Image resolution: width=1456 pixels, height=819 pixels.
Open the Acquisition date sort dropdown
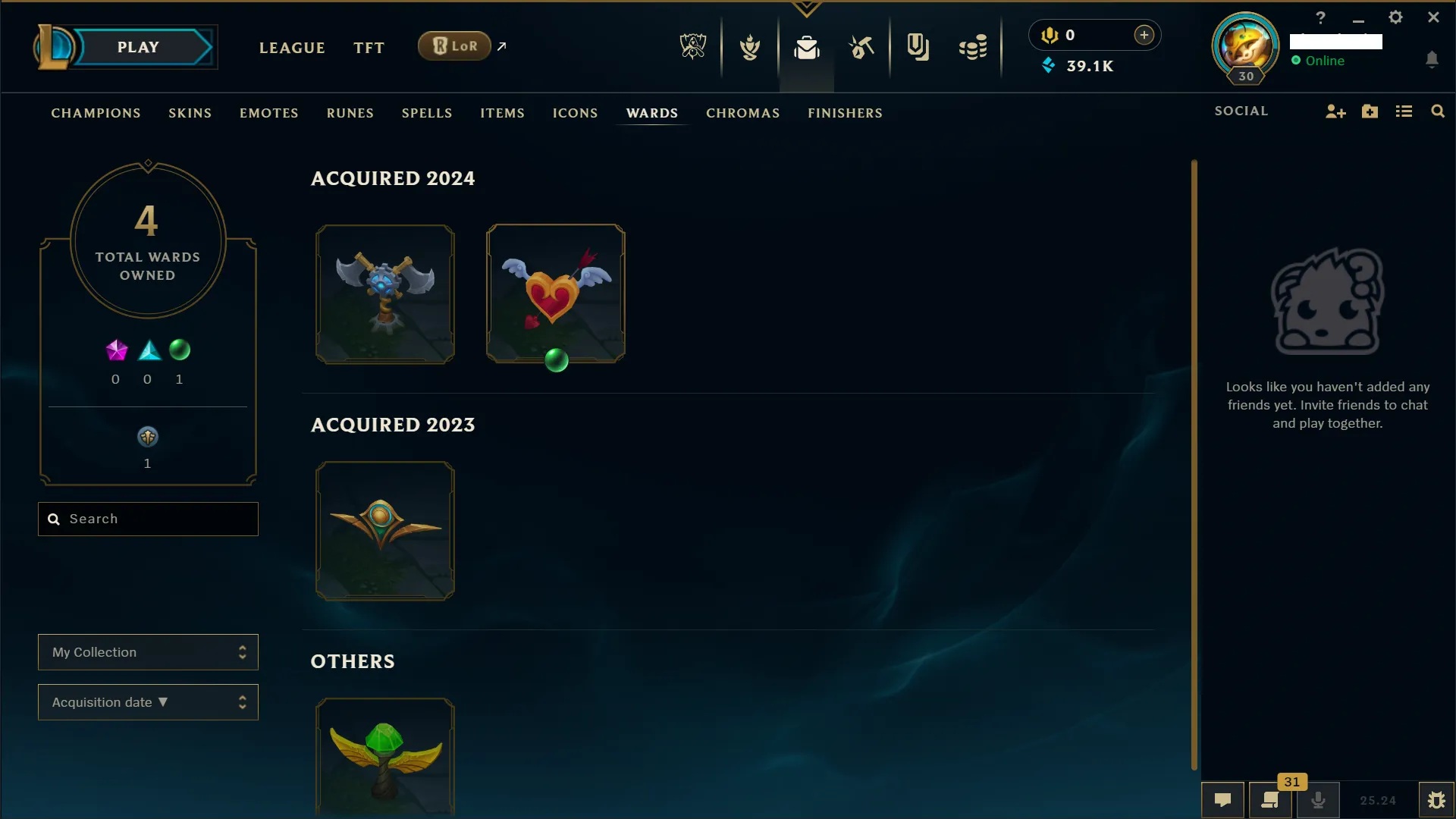pyautogui.click(x=148, y=702)
